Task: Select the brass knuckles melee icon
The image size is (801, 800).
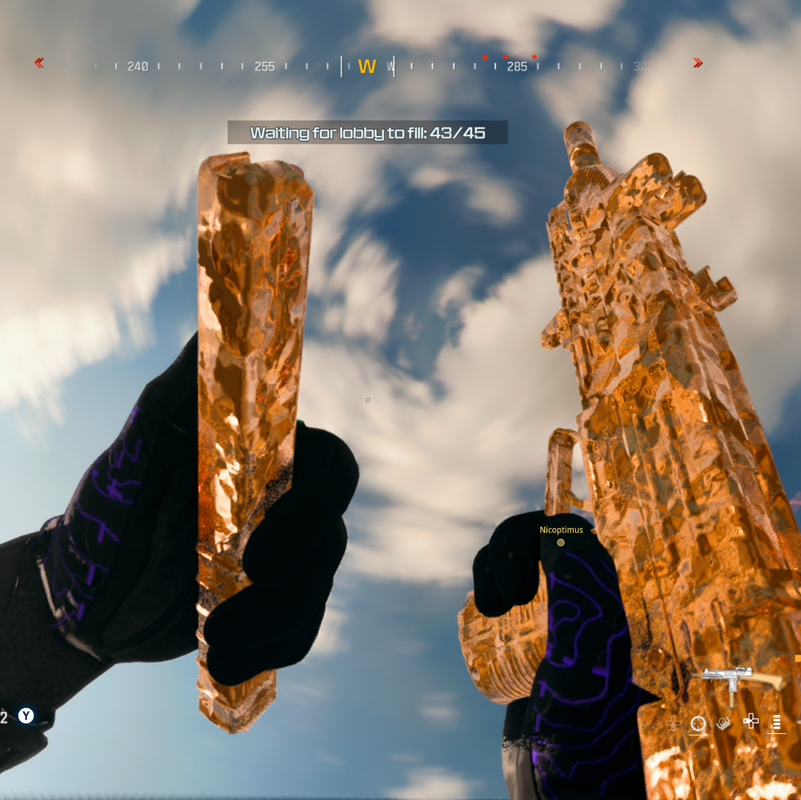Action: pyautogui.click(x=724, y=723)
